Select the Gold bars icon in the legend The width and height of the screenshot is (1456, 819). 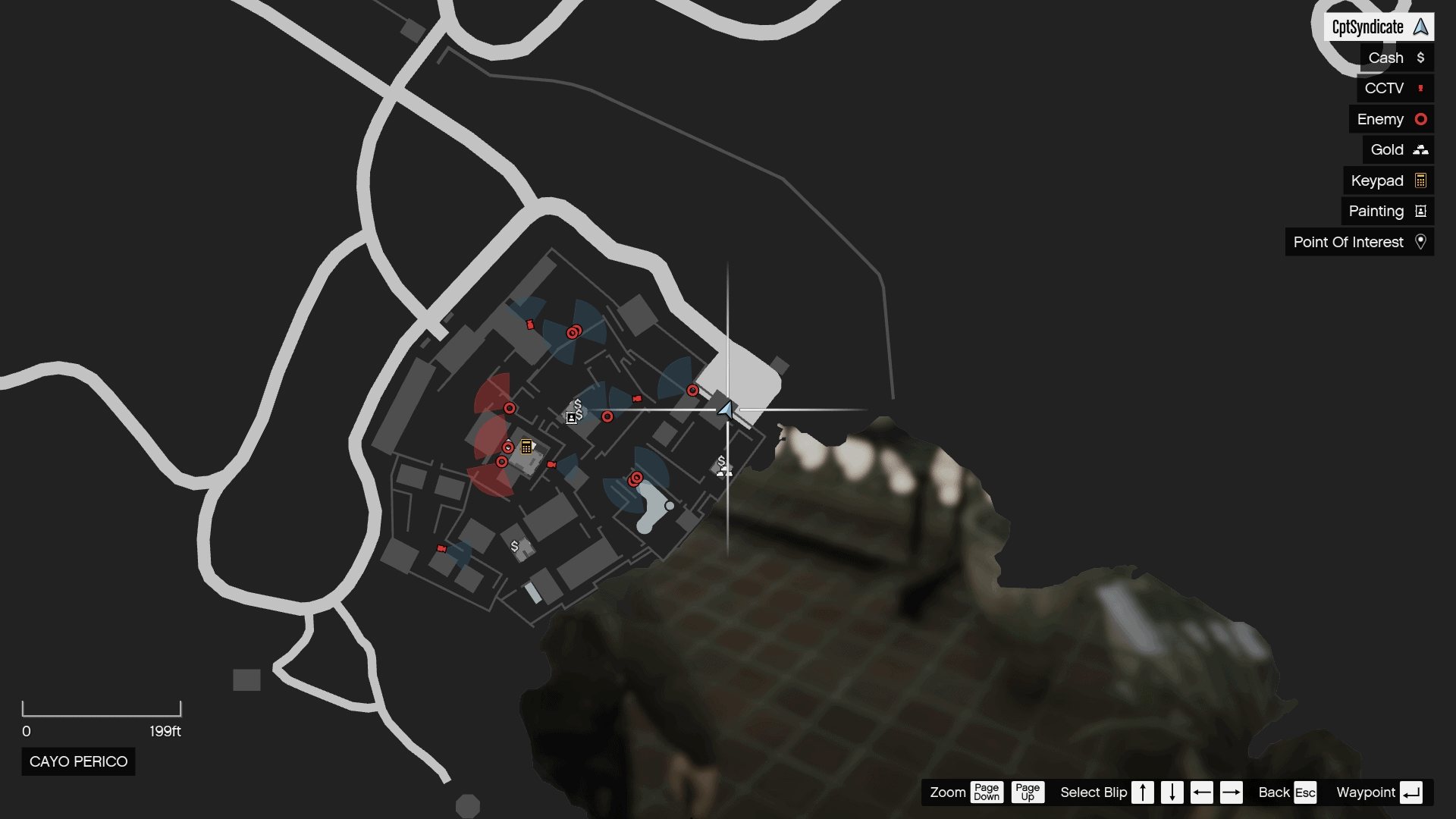1420,150
